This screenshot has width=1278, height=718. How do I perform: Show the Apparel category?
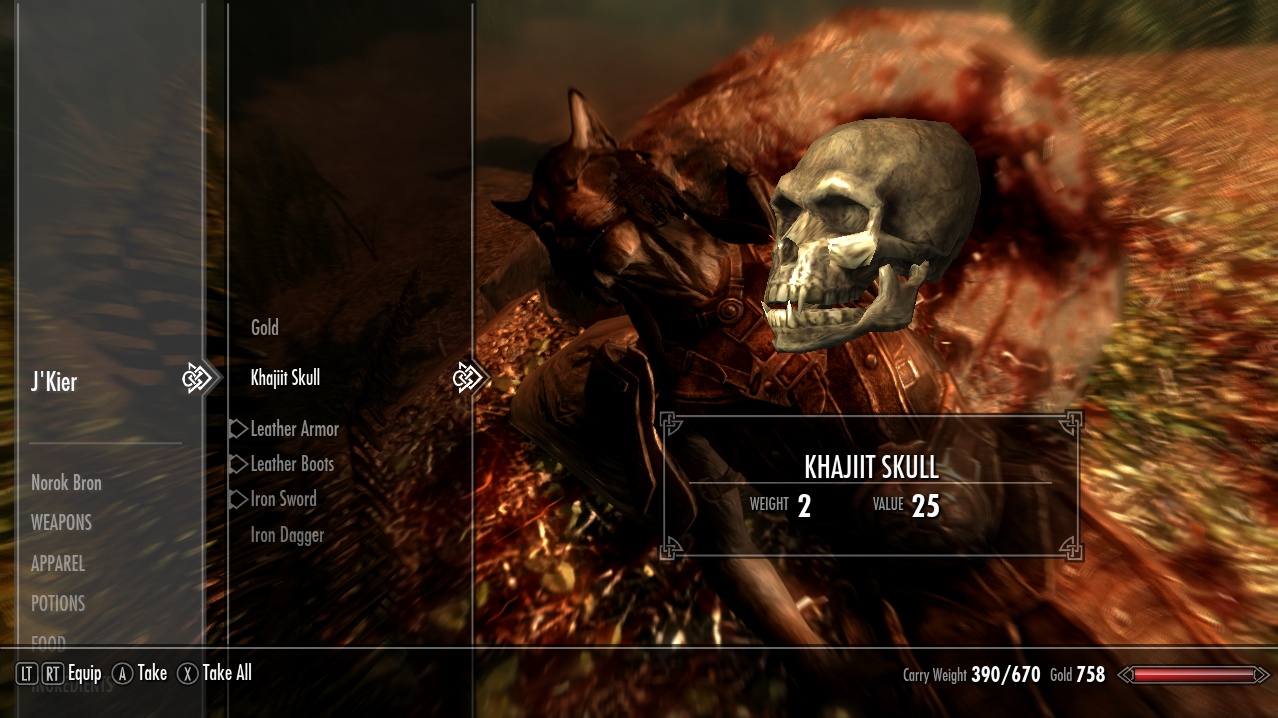coord(58,564)
